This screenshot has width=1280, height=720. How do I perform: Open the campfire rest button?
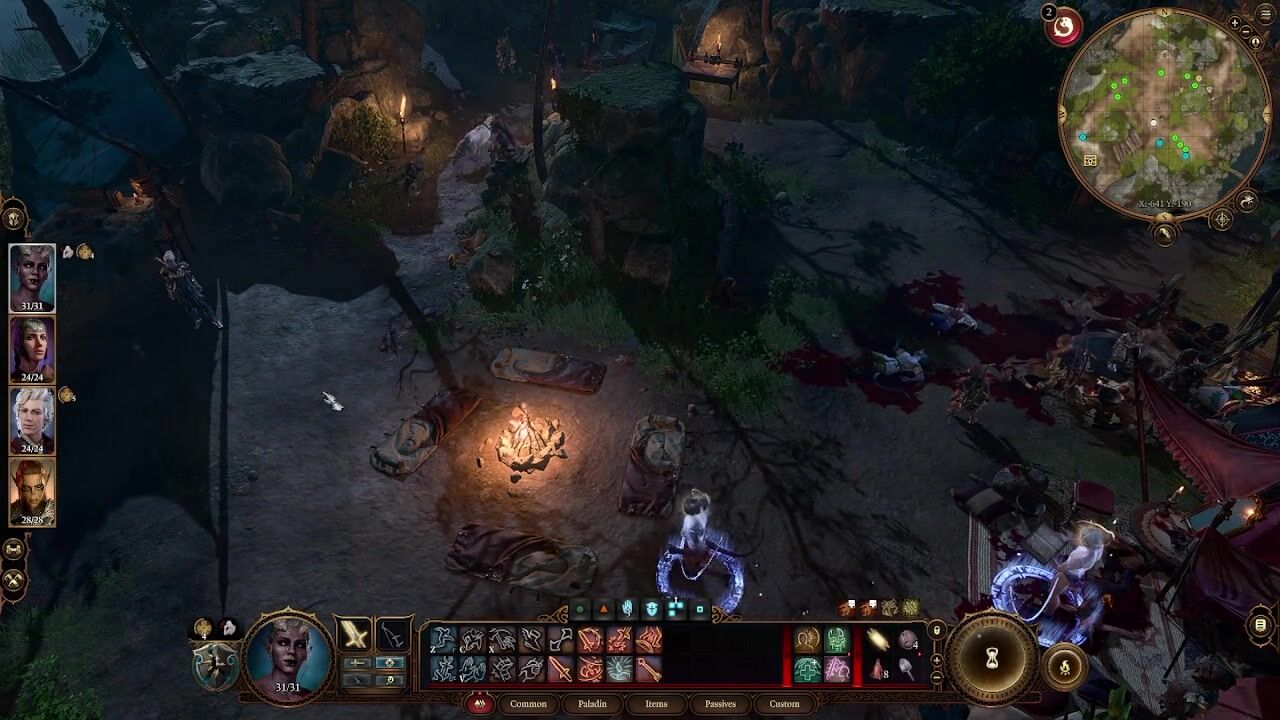(x=1064, y=666)
